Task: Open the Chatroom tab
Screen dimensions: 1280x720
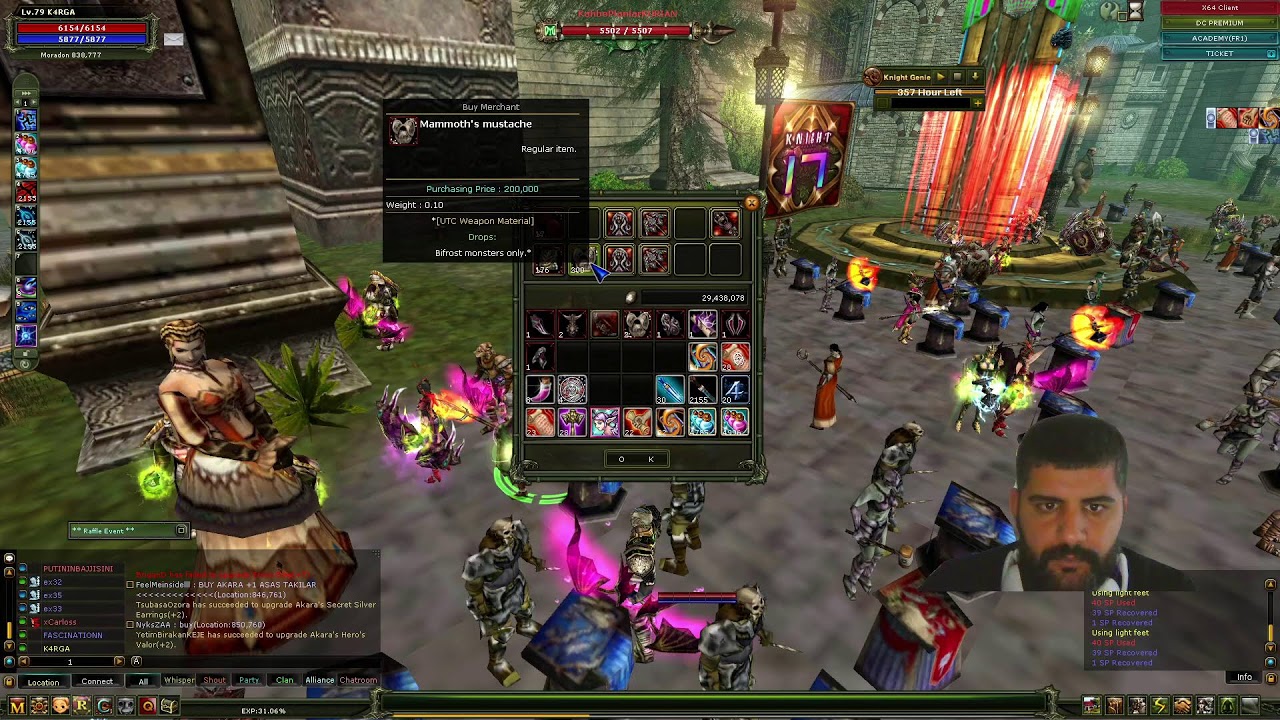Action: coord(358,681)
